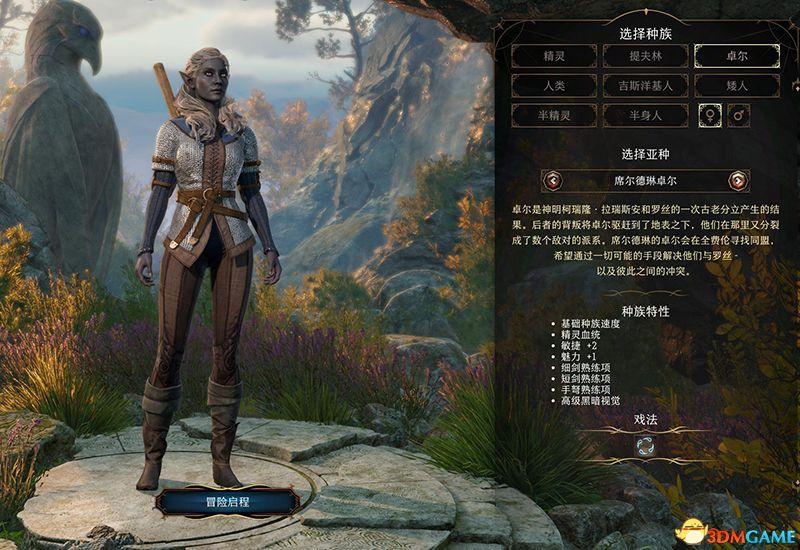This screenshot has height=550, width=800.
Task: Choose the 吉斯洋基人 (Githyanki) race
Action: (646, 86)
